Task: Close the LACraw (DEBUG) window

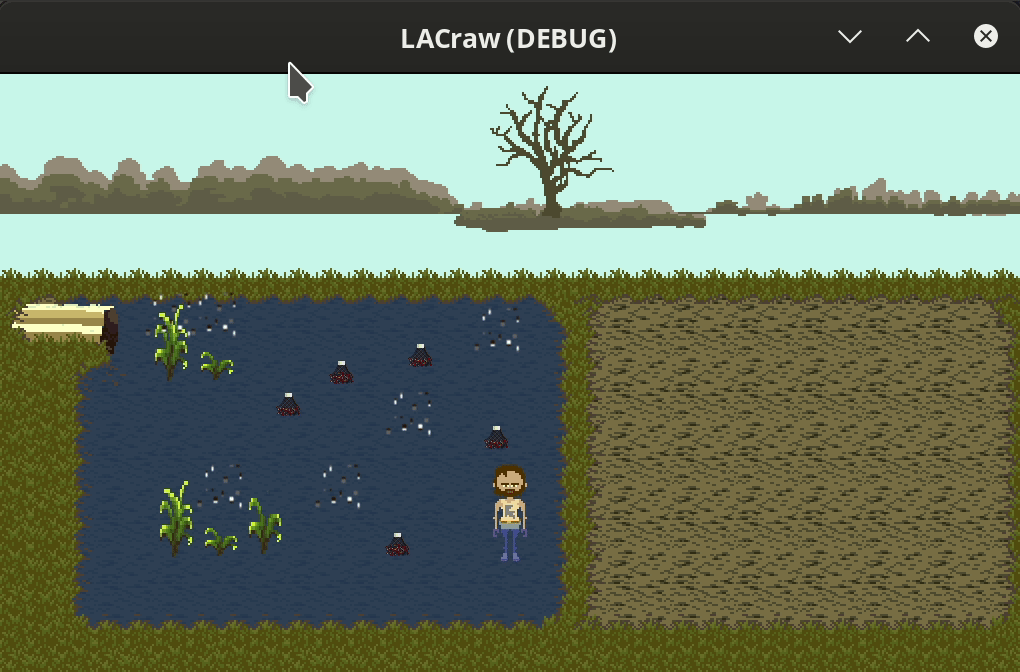Action: pos(985,37)
